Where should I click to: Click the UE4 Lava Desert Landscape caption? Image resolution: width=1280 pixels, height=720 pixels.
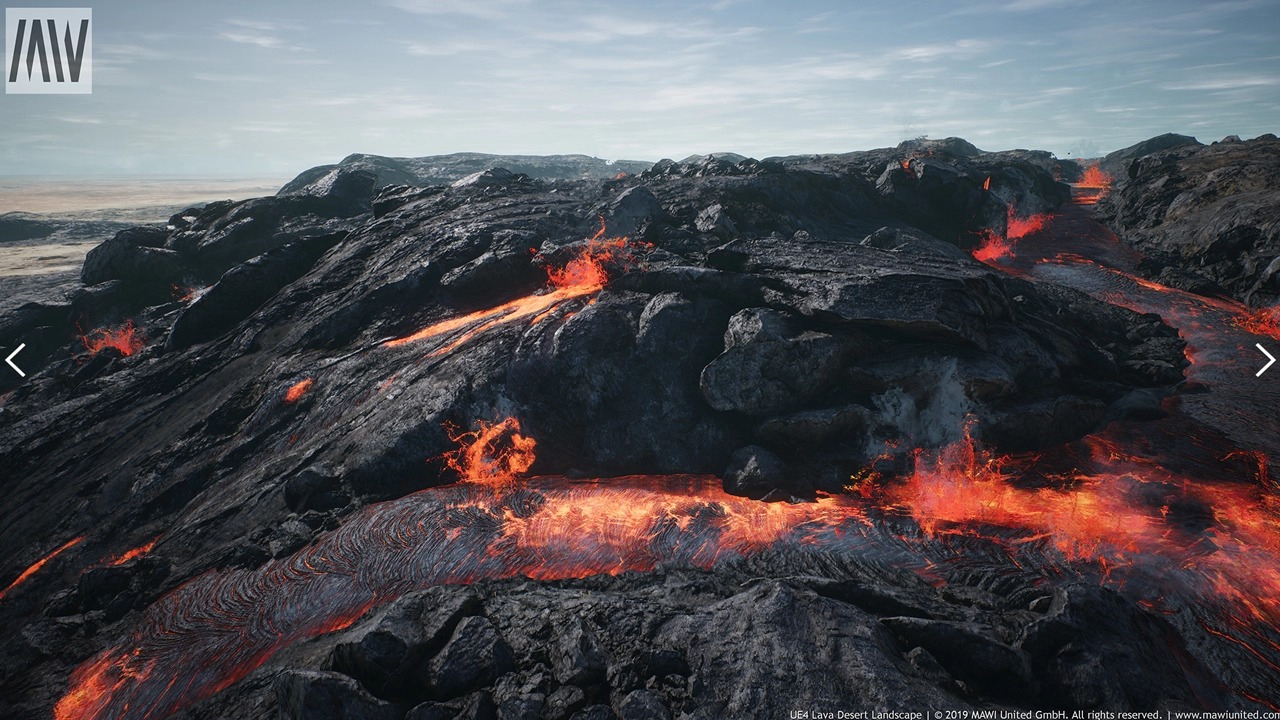(855, 715)
